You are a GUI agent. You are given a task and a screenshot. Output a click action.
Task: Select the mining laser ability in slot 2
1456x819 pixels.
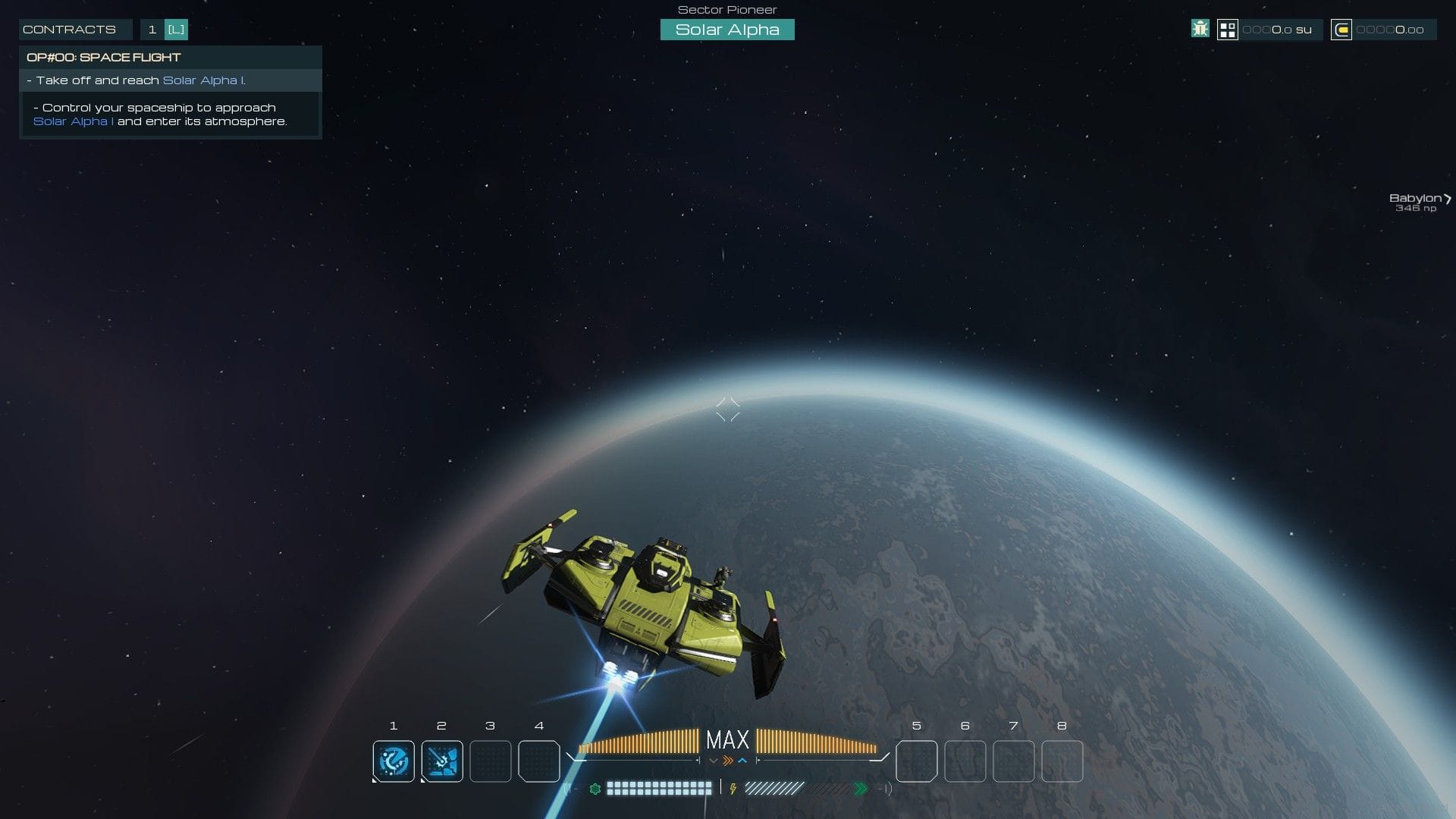pyautogui.click(x=442, y=761)
